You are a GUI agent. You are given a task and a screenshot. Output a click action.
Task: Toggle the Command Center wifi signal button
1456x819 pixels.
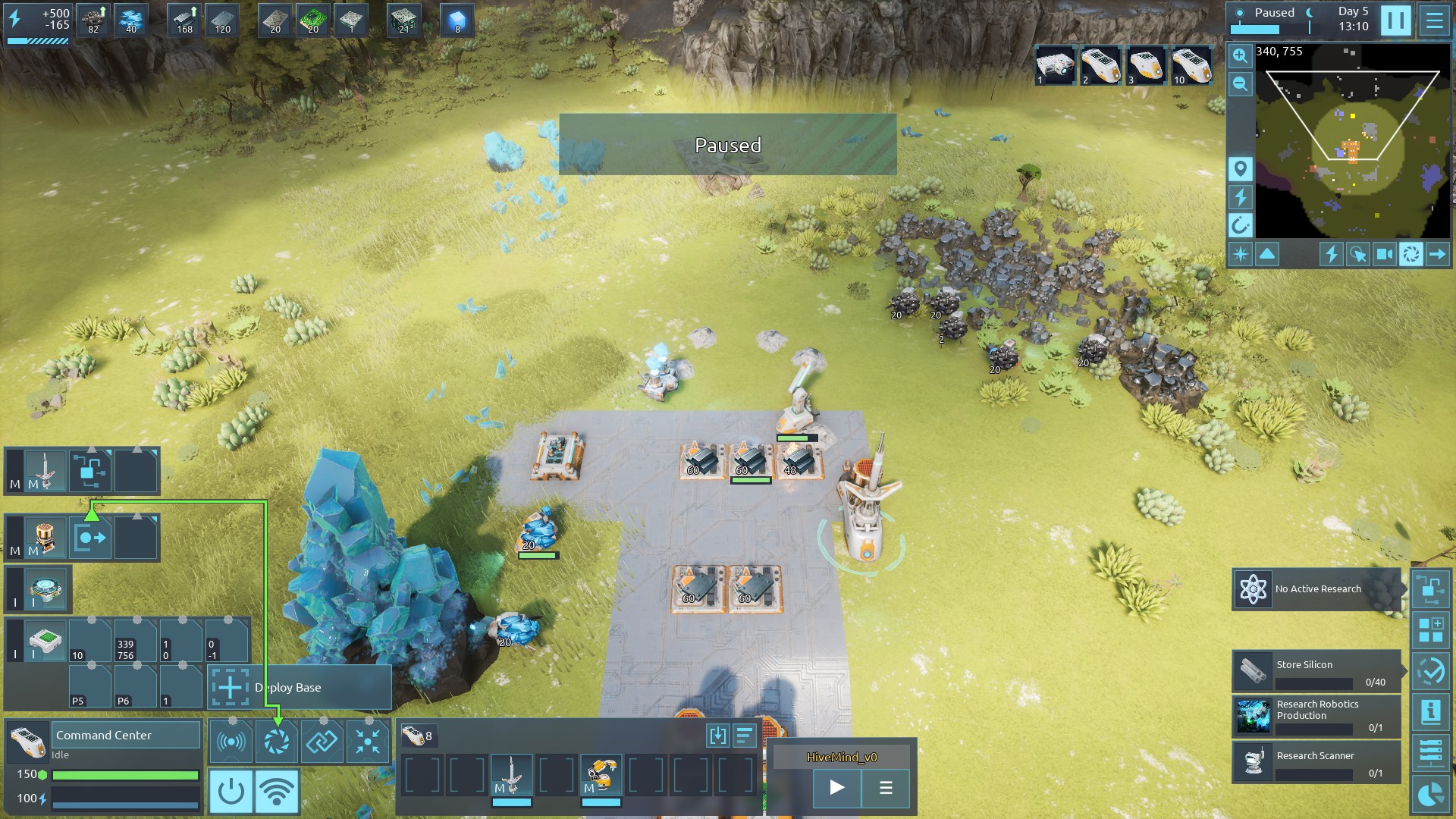tap(277, 791)
